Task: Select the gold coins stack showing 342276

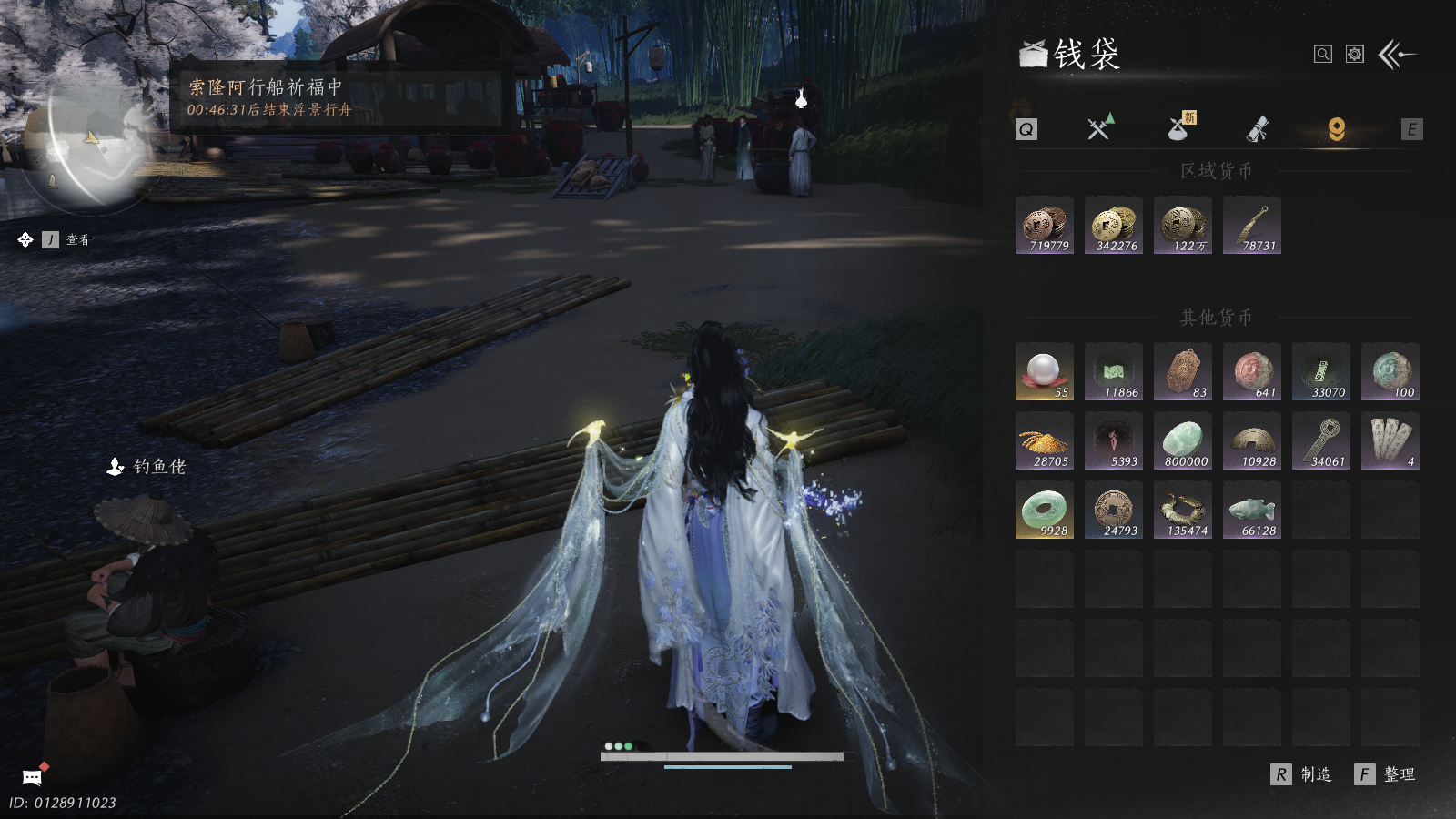Action: (x=1114, y=225)
